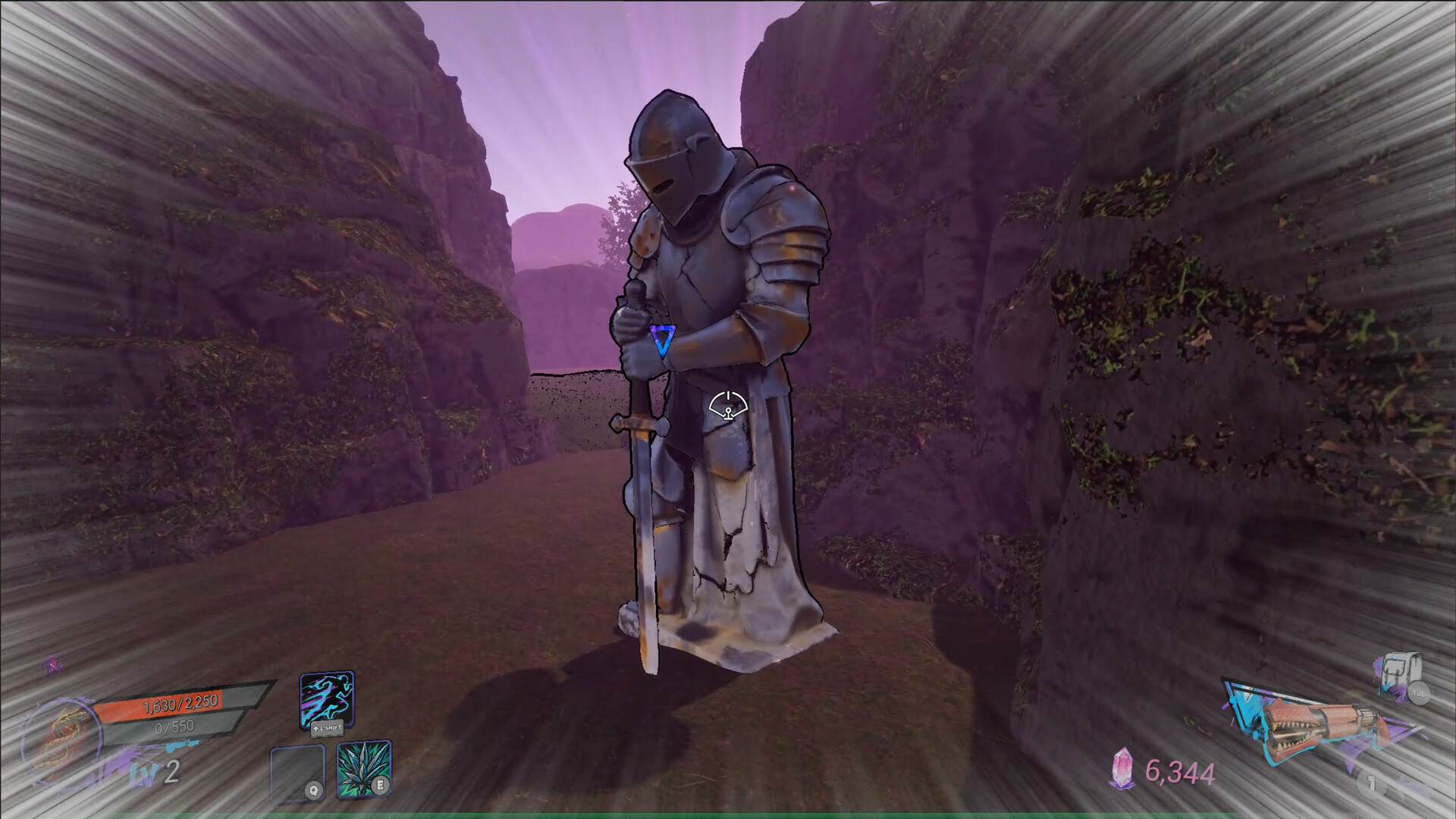Click the purple sigil icon above the health bar

tap(53, 663)
